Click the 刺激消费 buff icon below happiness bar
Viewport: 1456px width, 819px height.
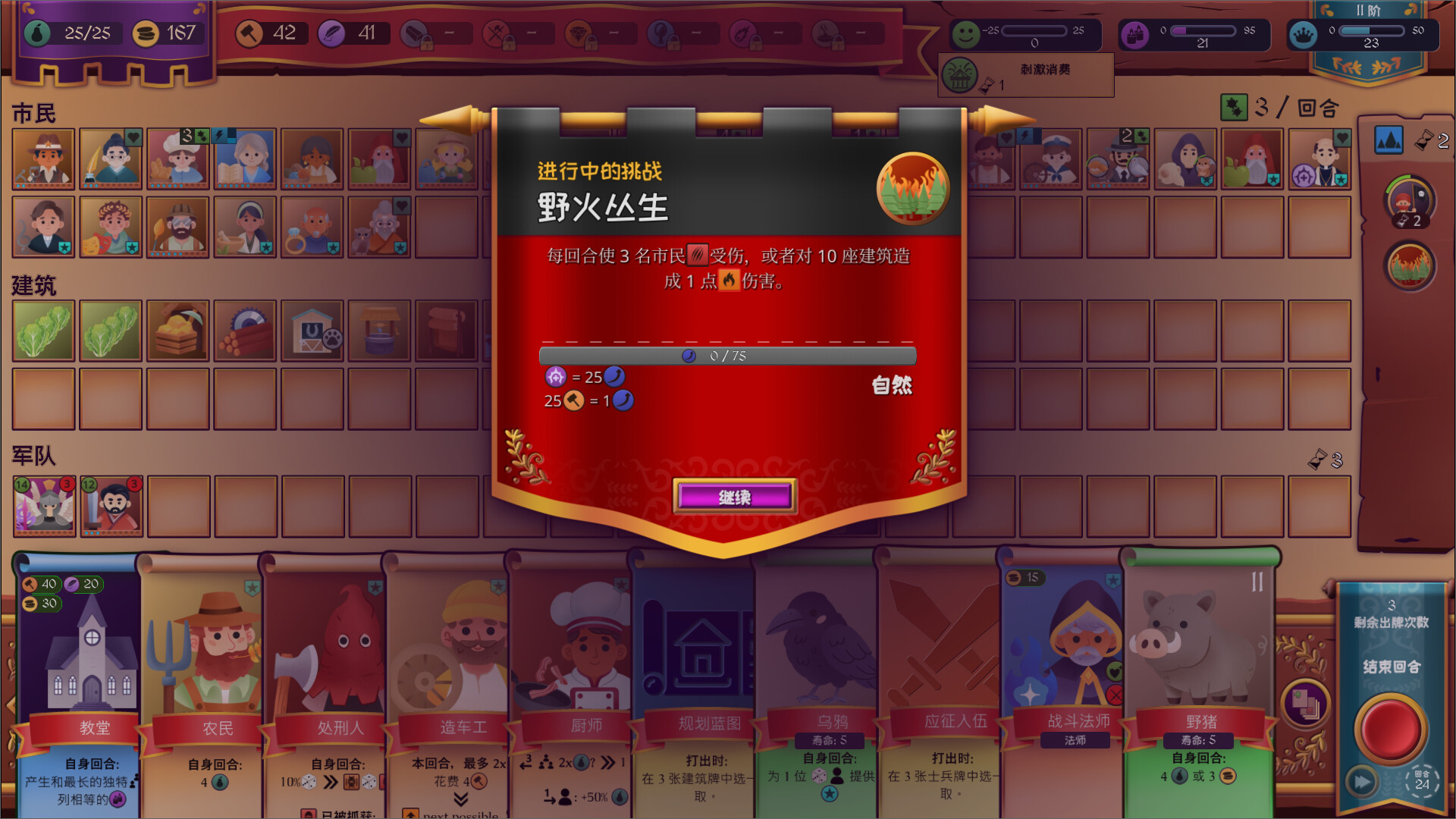(962, 75)
